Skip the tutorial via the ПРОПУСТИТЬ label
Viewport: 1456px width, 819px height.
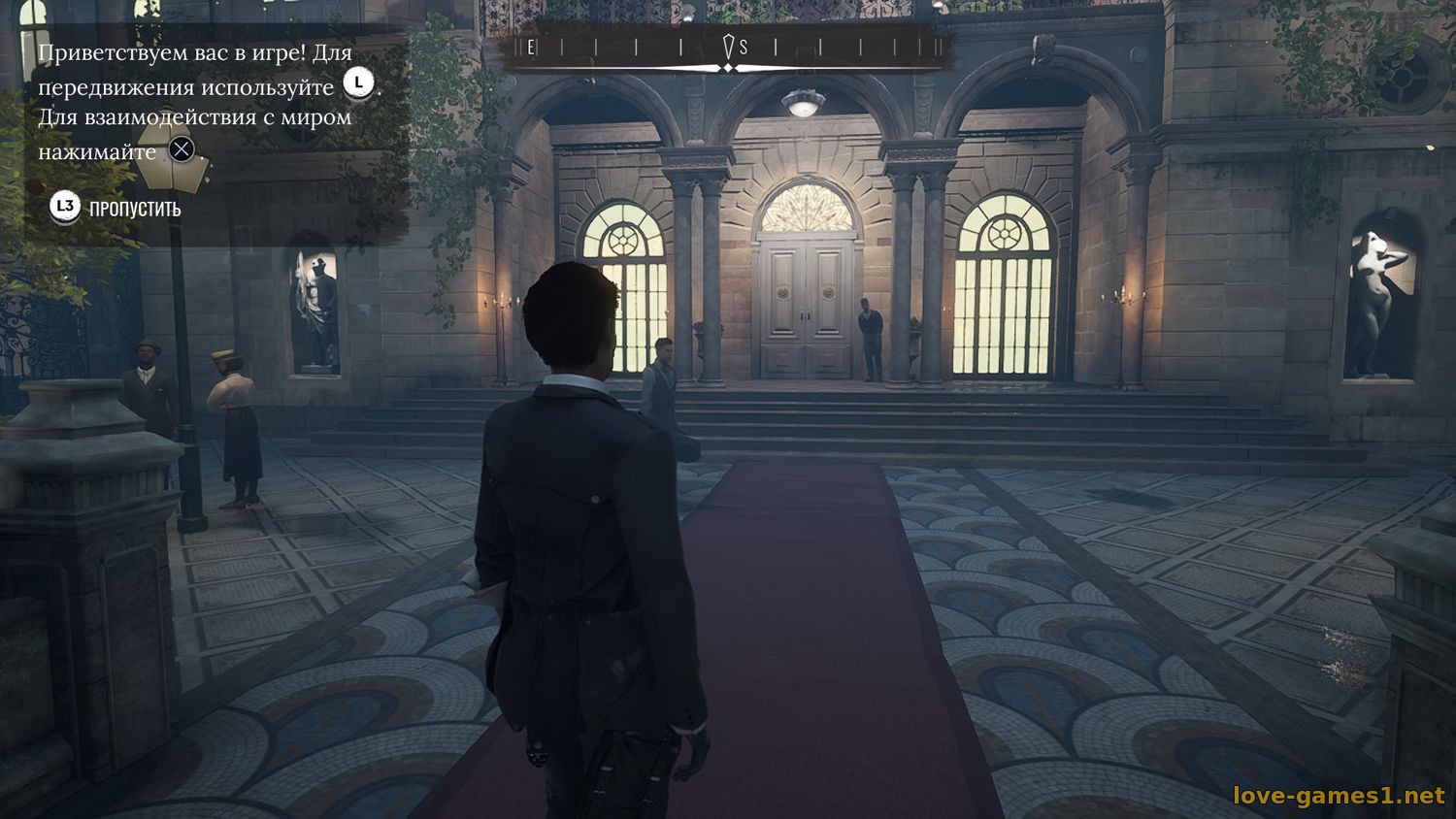(134, 209)
